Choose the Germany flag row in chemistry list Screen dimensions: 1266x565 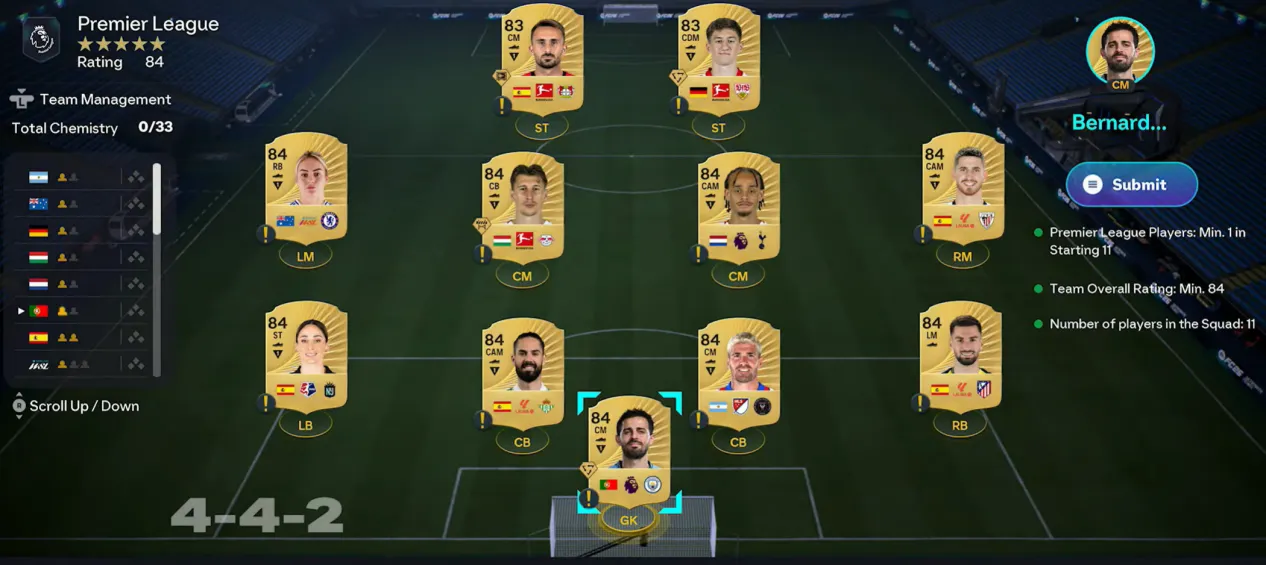[x=80, y=231]
